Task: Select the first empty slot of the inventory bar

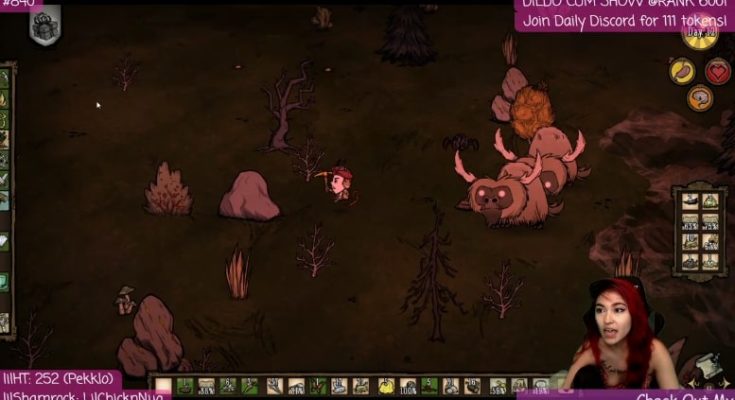Action: point(163,387)
